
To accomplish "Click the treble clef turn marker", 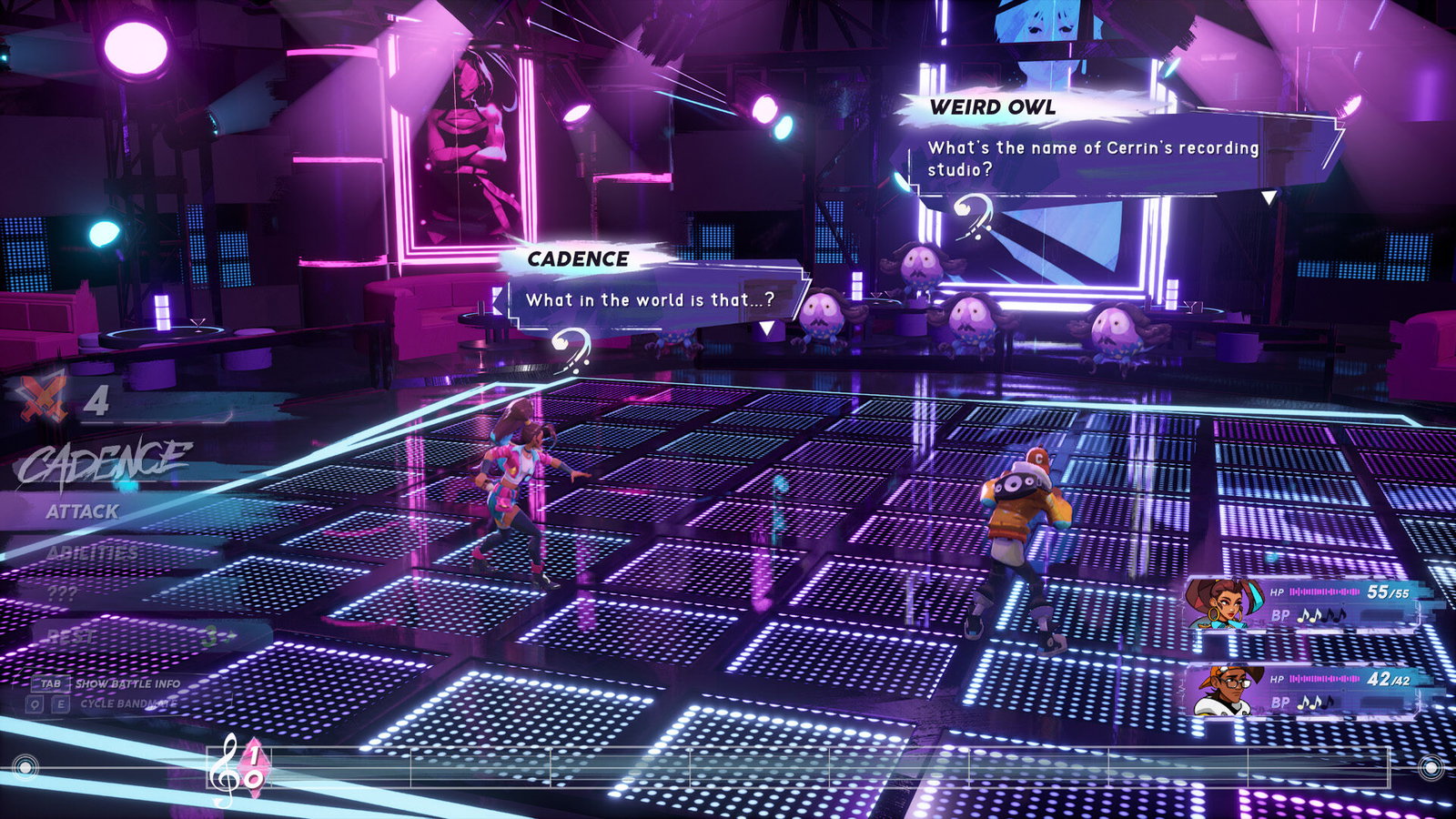I will 223,770.
